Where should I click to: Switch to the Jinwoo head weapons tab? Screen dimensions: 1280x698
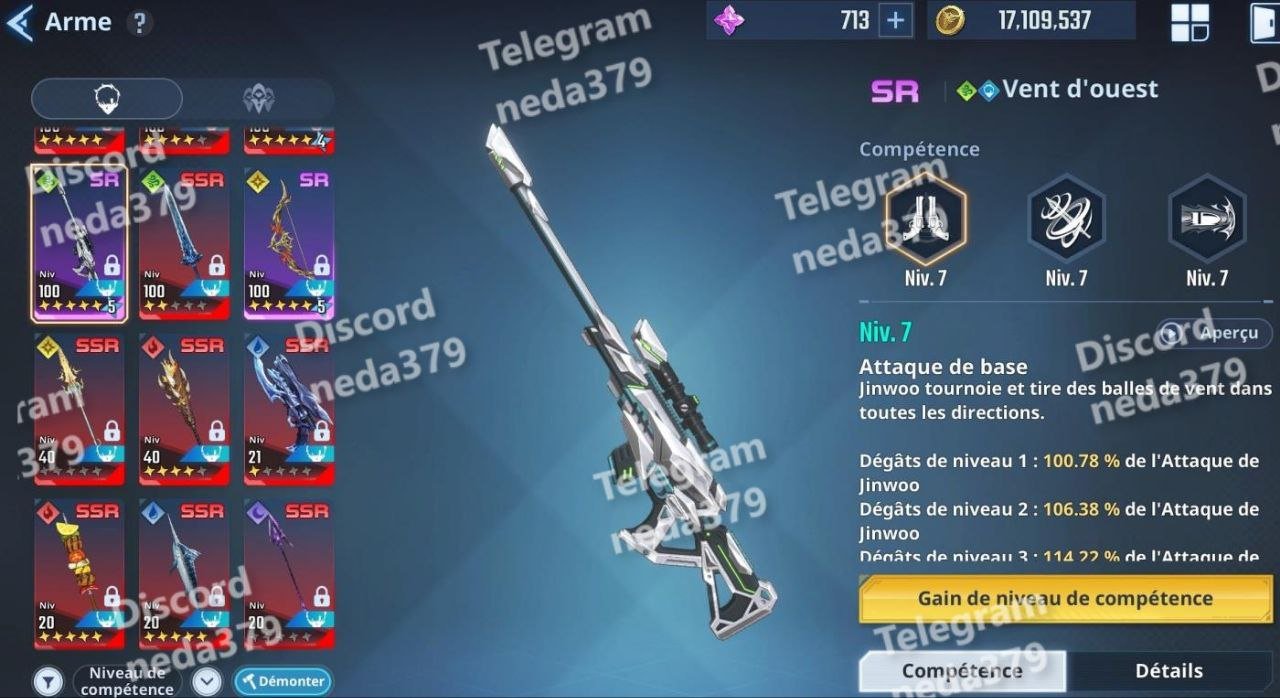pos(107,99)
